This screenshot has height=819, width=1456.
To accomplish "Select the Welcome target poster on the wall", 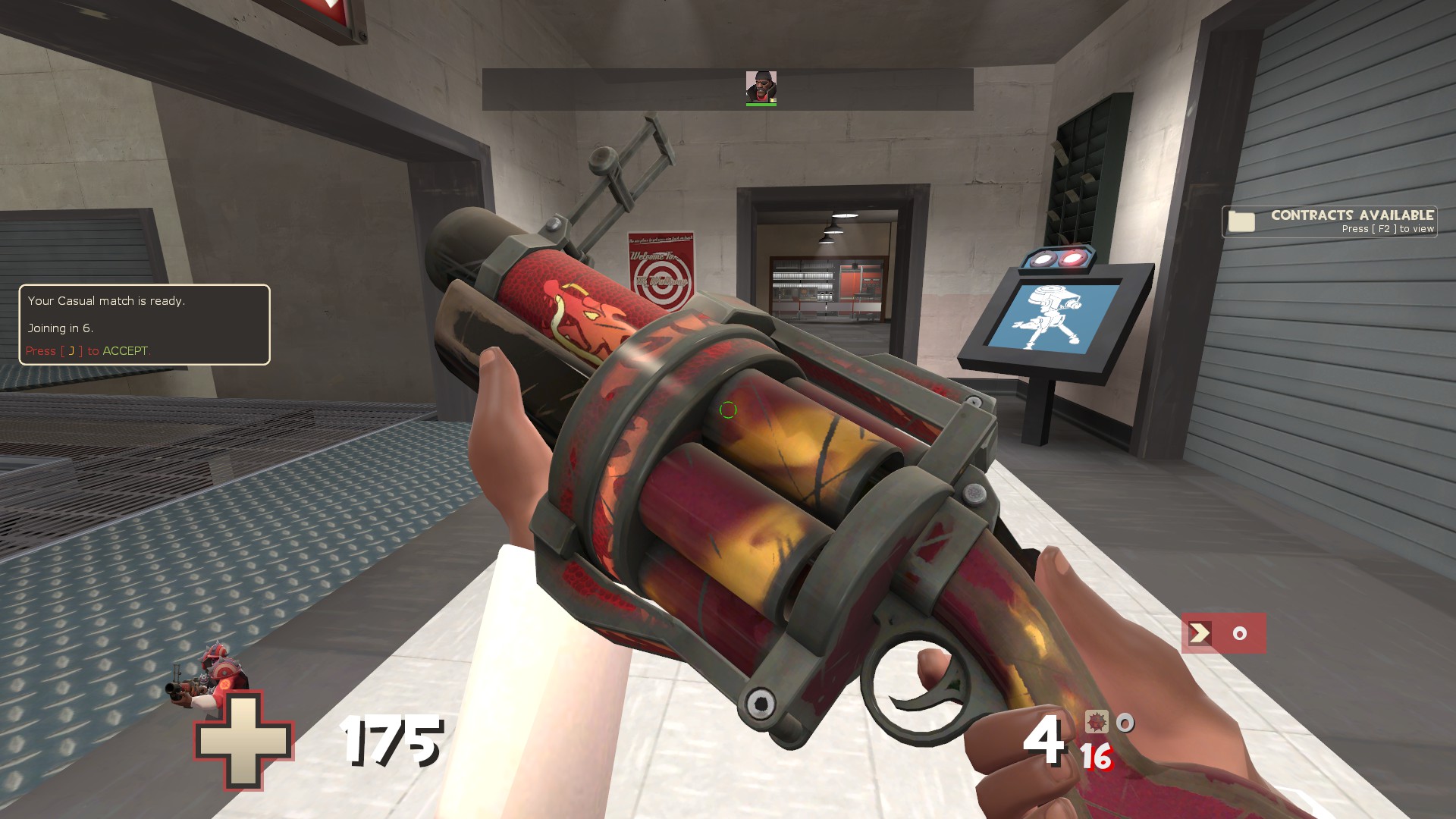I will click(661, 265).
